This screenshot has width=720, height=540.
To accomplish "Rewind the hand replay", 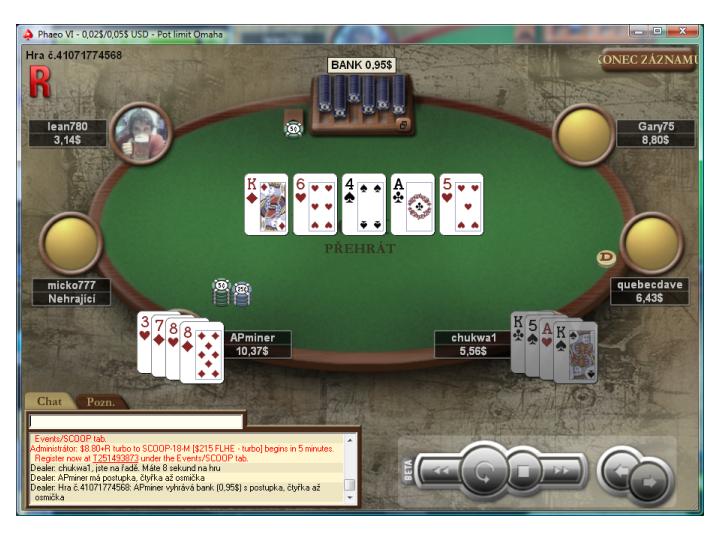I will (441, 471).
